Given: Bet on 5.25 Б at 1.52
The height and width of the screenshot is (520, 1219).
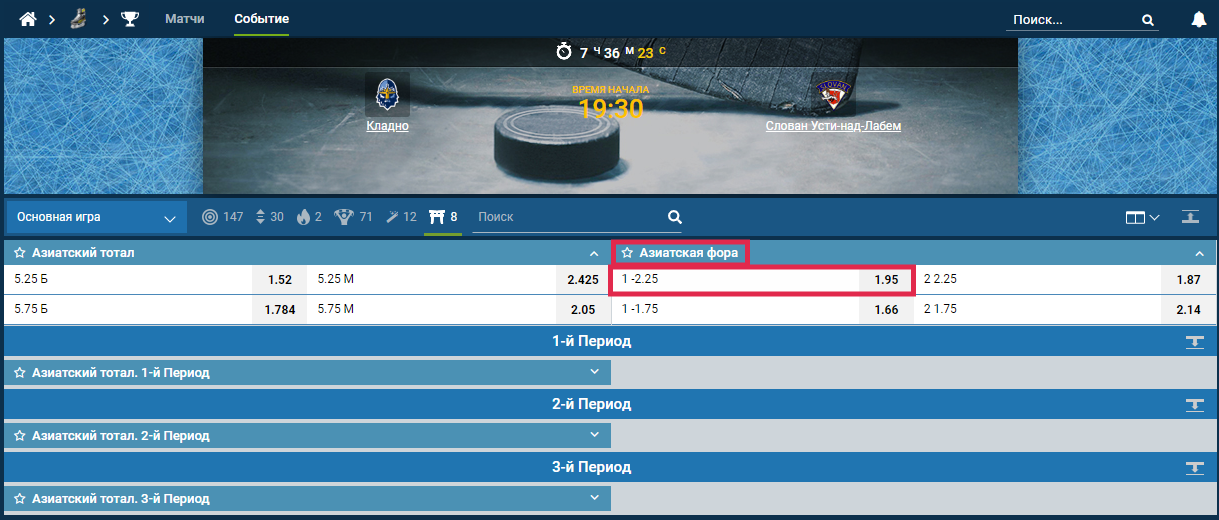Looking at the screenshot, I should (280, 280).
